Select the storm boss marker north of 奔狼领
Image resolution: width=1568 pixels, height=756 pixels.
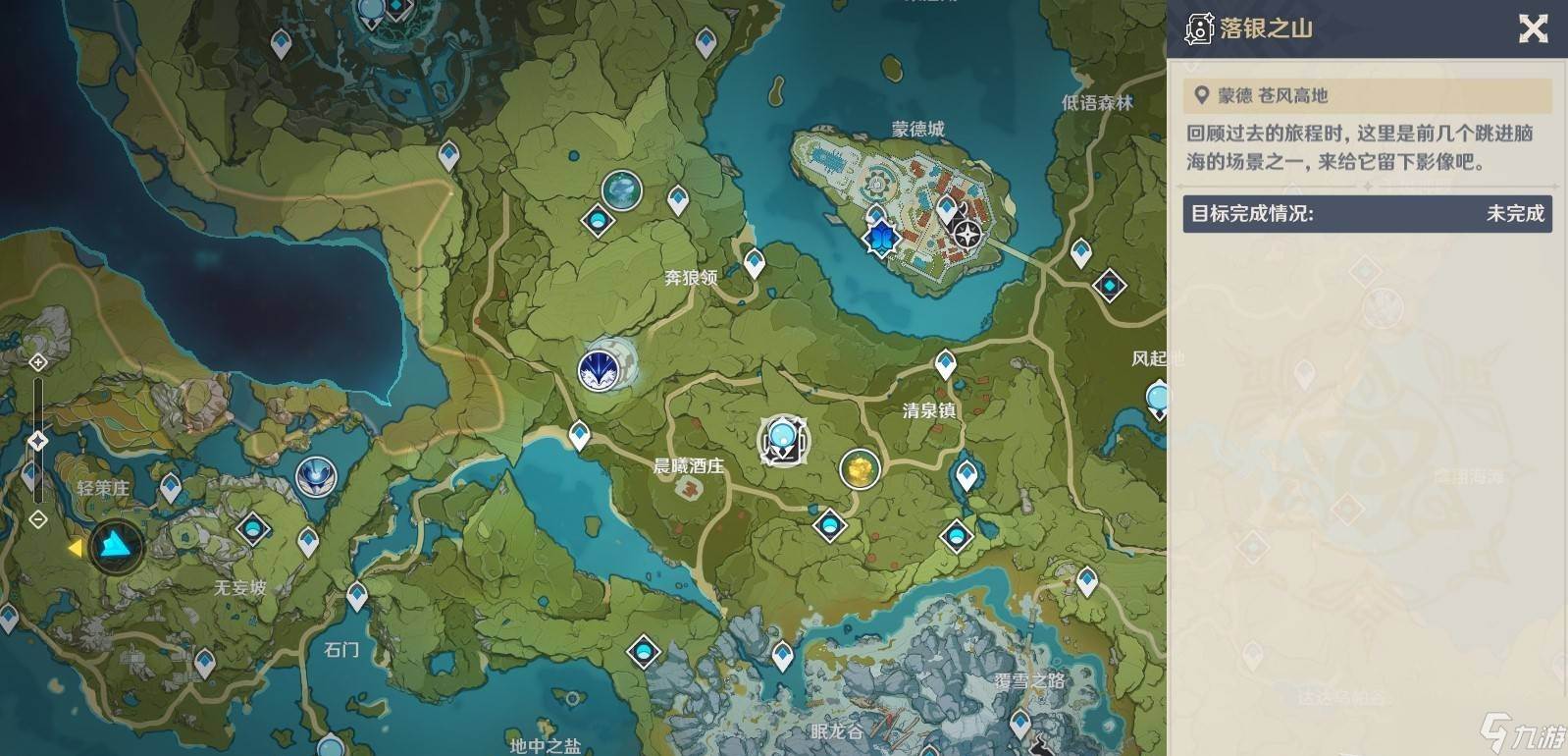[622, 189]
